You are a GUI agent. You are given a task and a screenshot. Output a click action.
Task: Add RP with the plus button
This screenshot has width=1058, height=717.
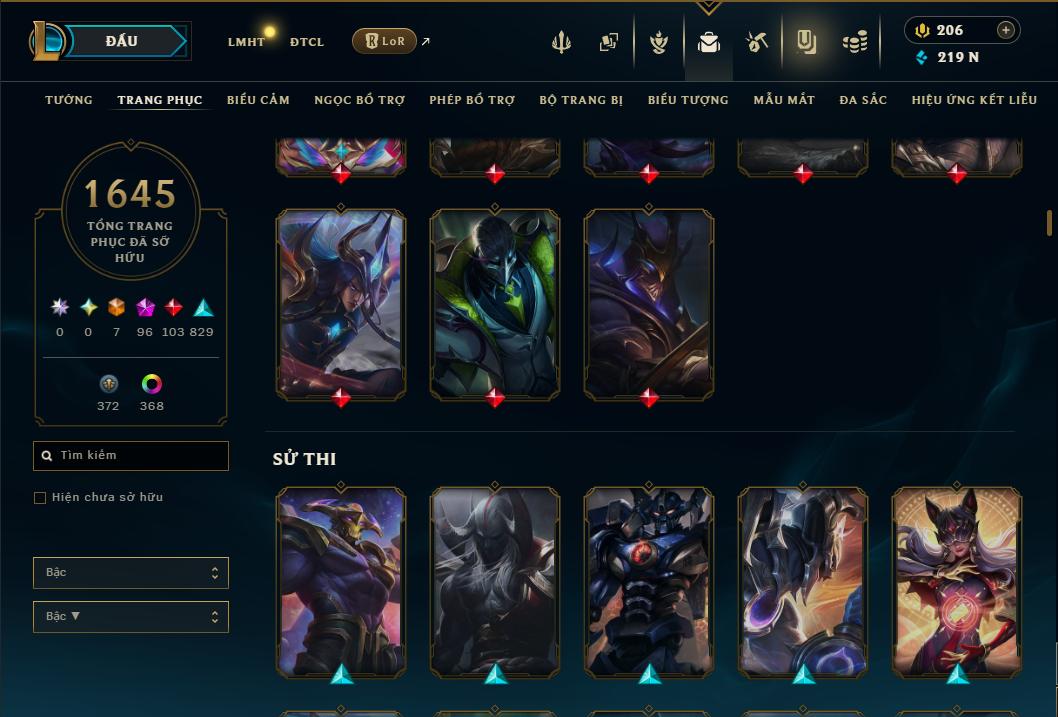1006,30
